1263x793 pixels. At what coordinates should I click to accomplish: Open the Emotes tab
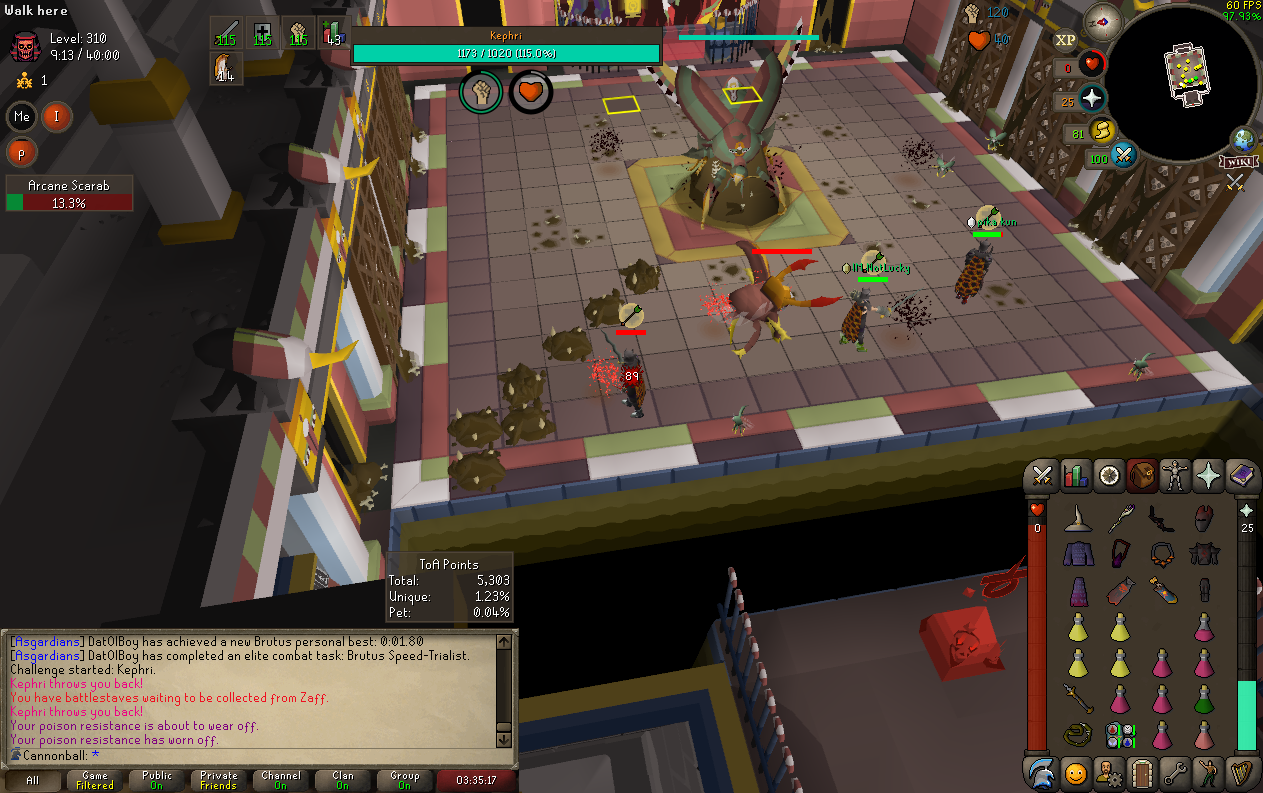(1209, 773)
